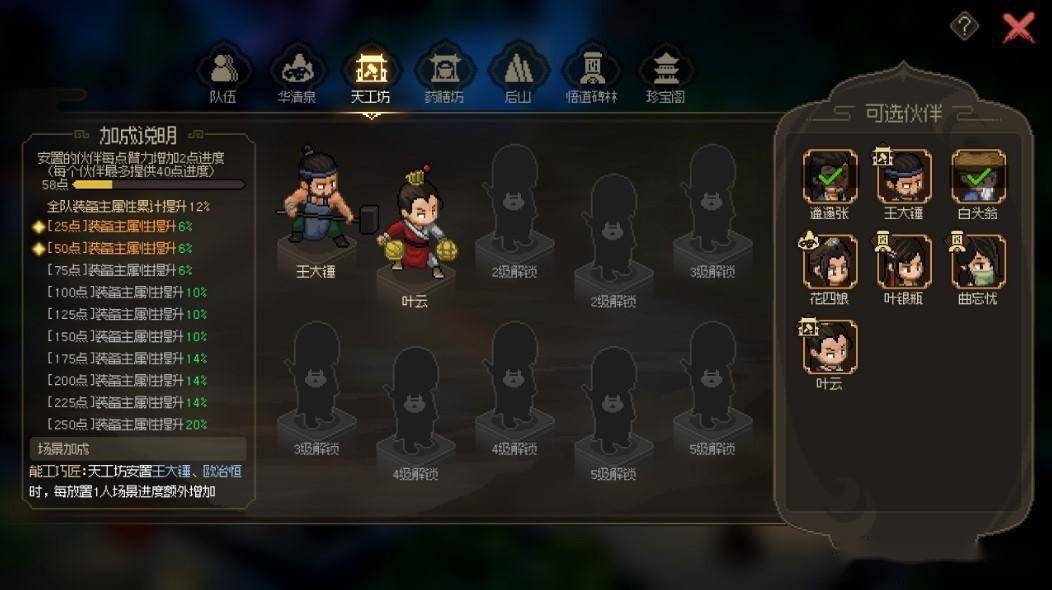Open the question mark help button
This screenshot has height=590, width=1052.
pos(964,27)
